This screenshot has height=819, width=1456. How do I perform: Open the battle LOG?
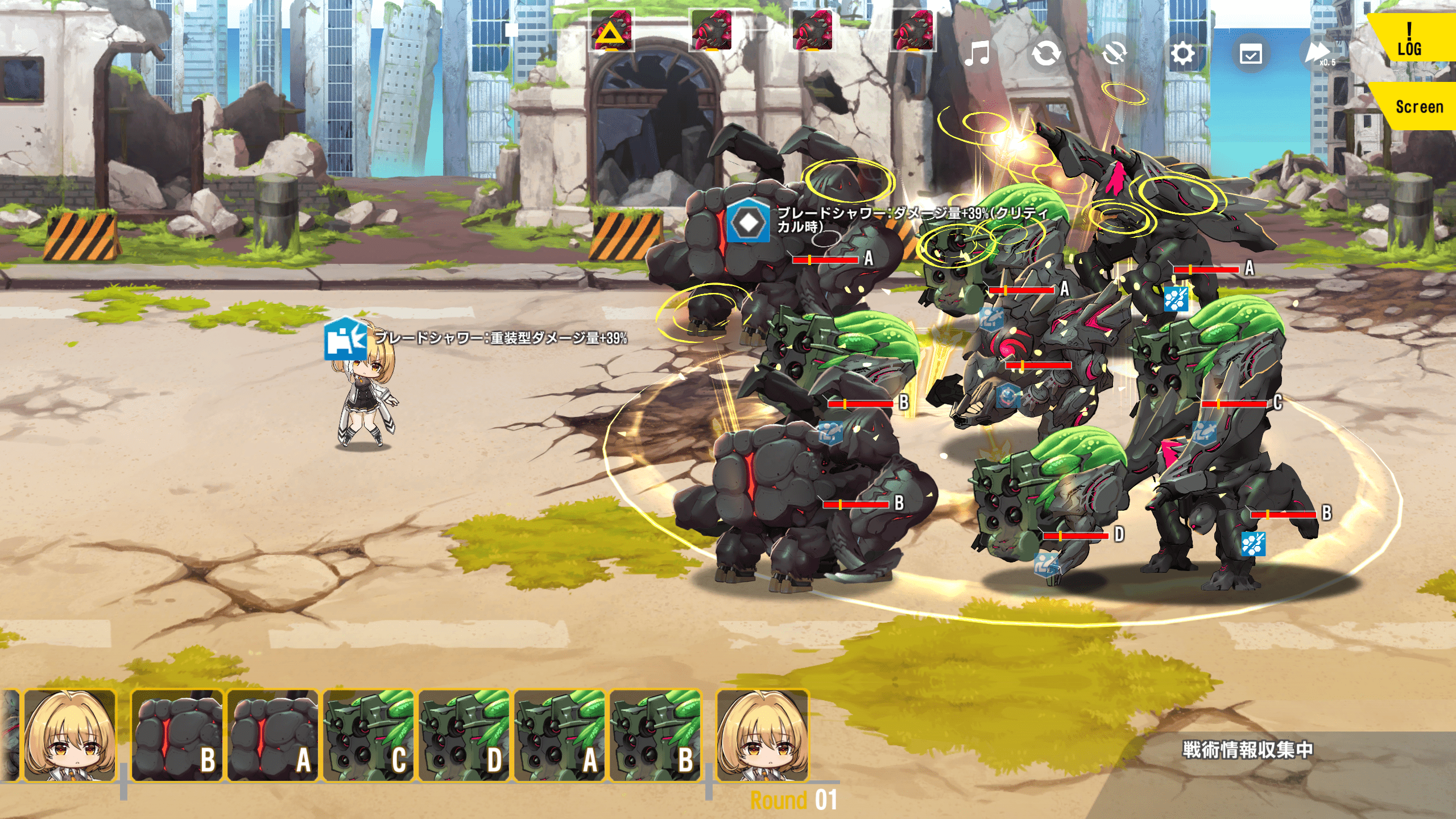[1409, 39]
